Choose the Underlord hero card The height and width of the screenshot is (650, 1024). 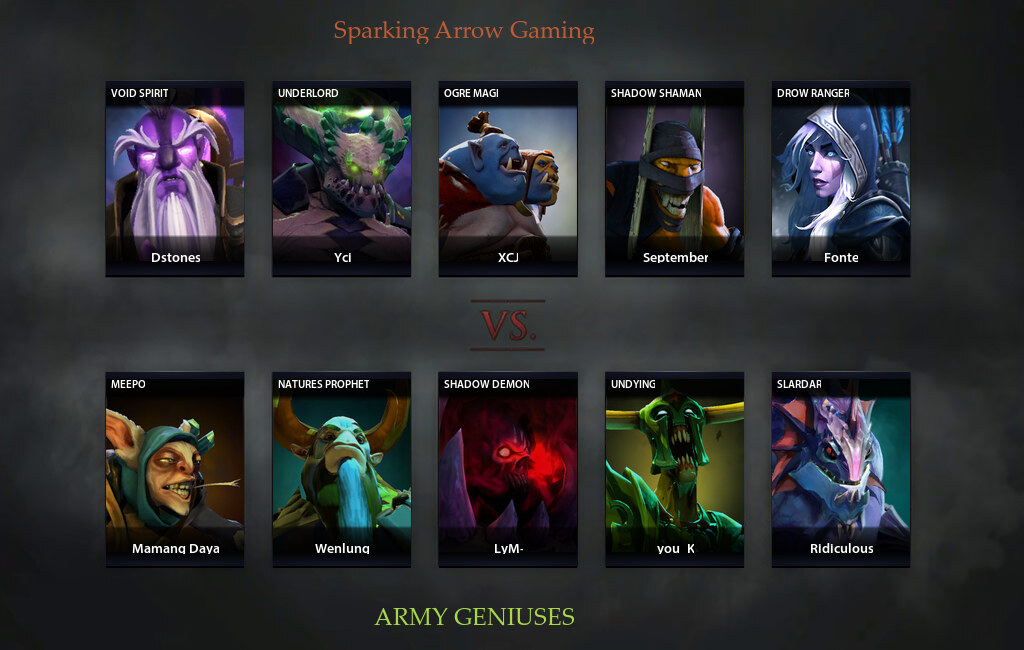click(x=342, y=178)
